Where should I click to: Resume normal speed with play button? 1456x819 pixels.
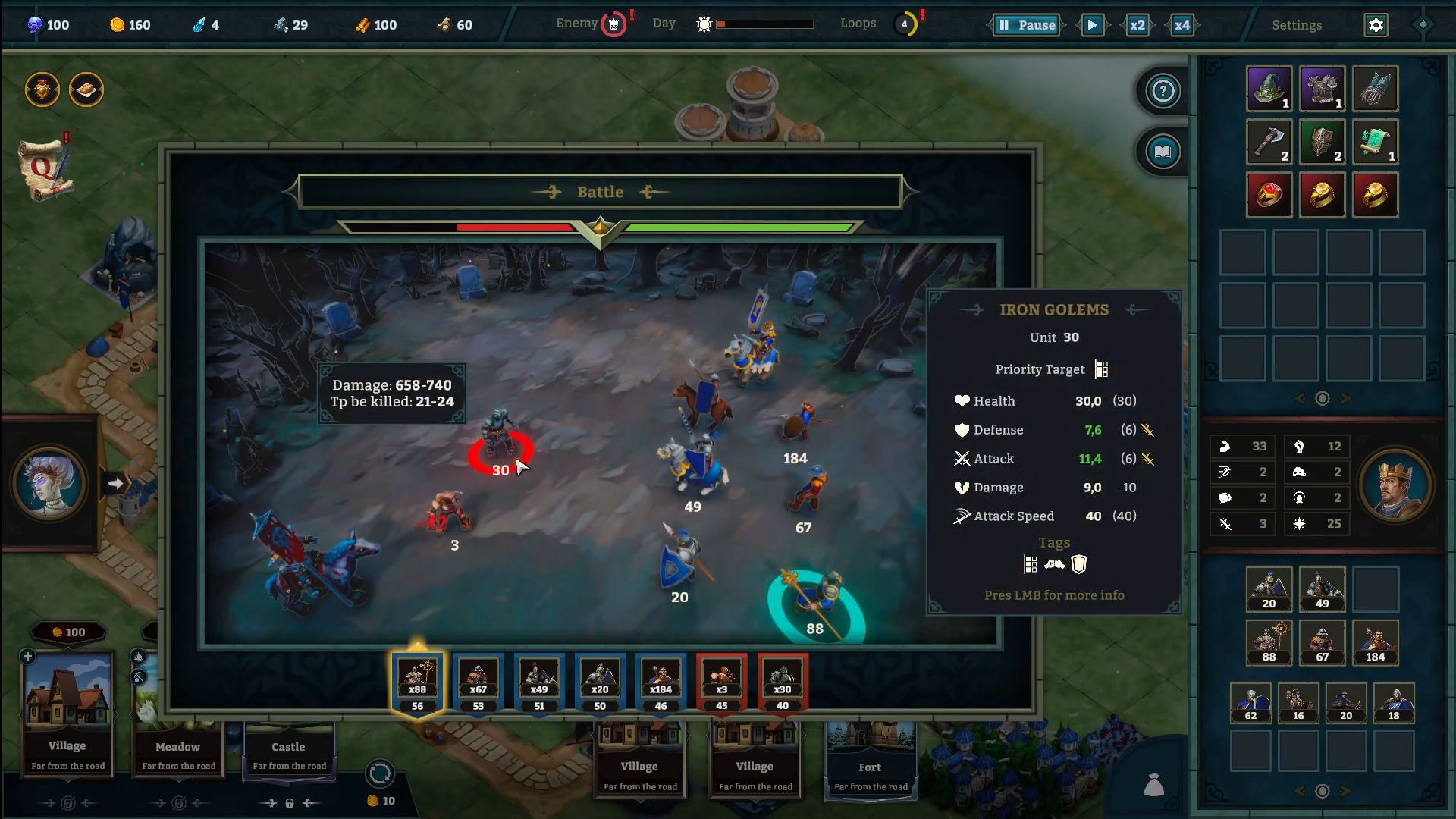pos(1092,25)
